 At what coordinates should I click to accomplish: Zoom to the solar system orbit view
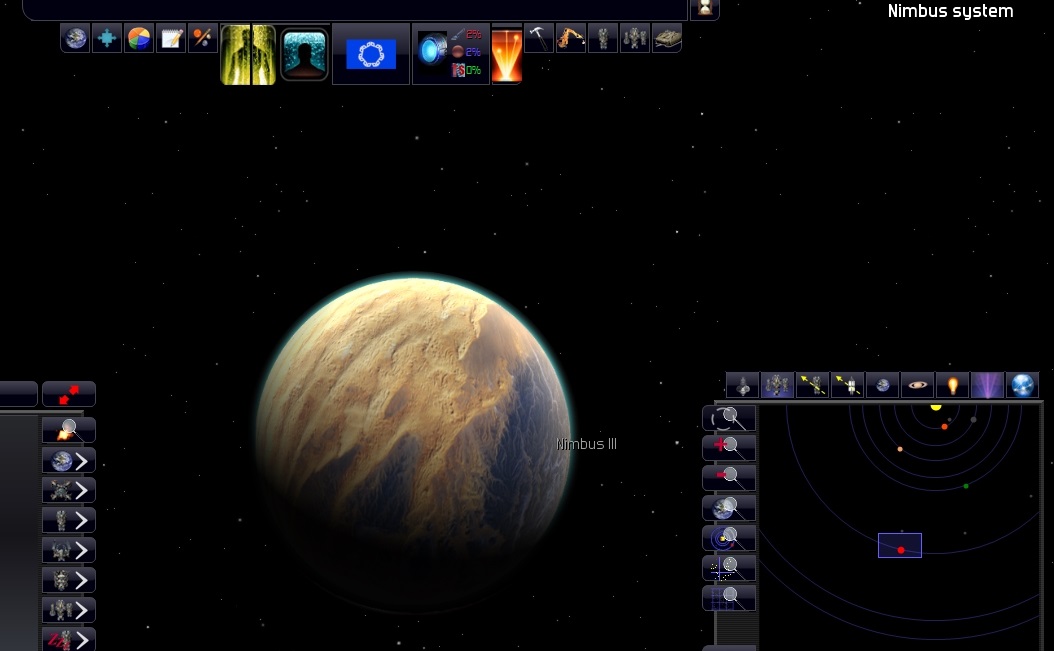point(730,538)
